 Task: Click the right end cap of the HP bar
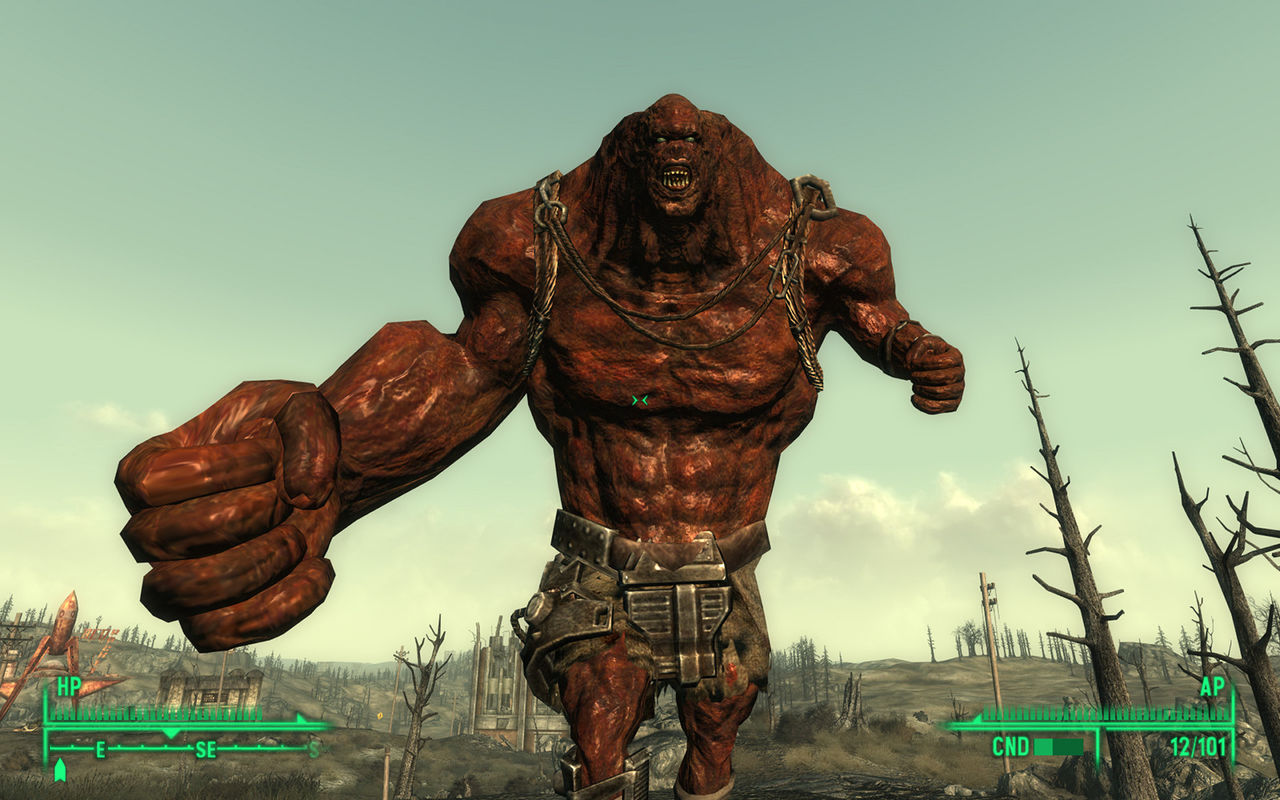(x=299, y=717)
